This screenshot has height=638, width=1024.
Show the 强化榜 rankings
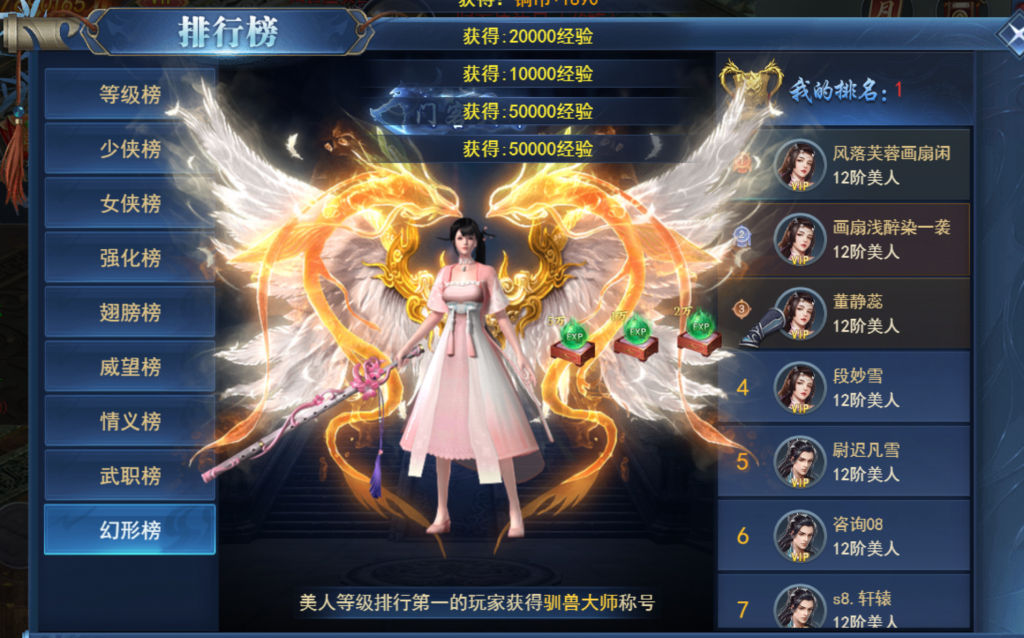point(130,258)
